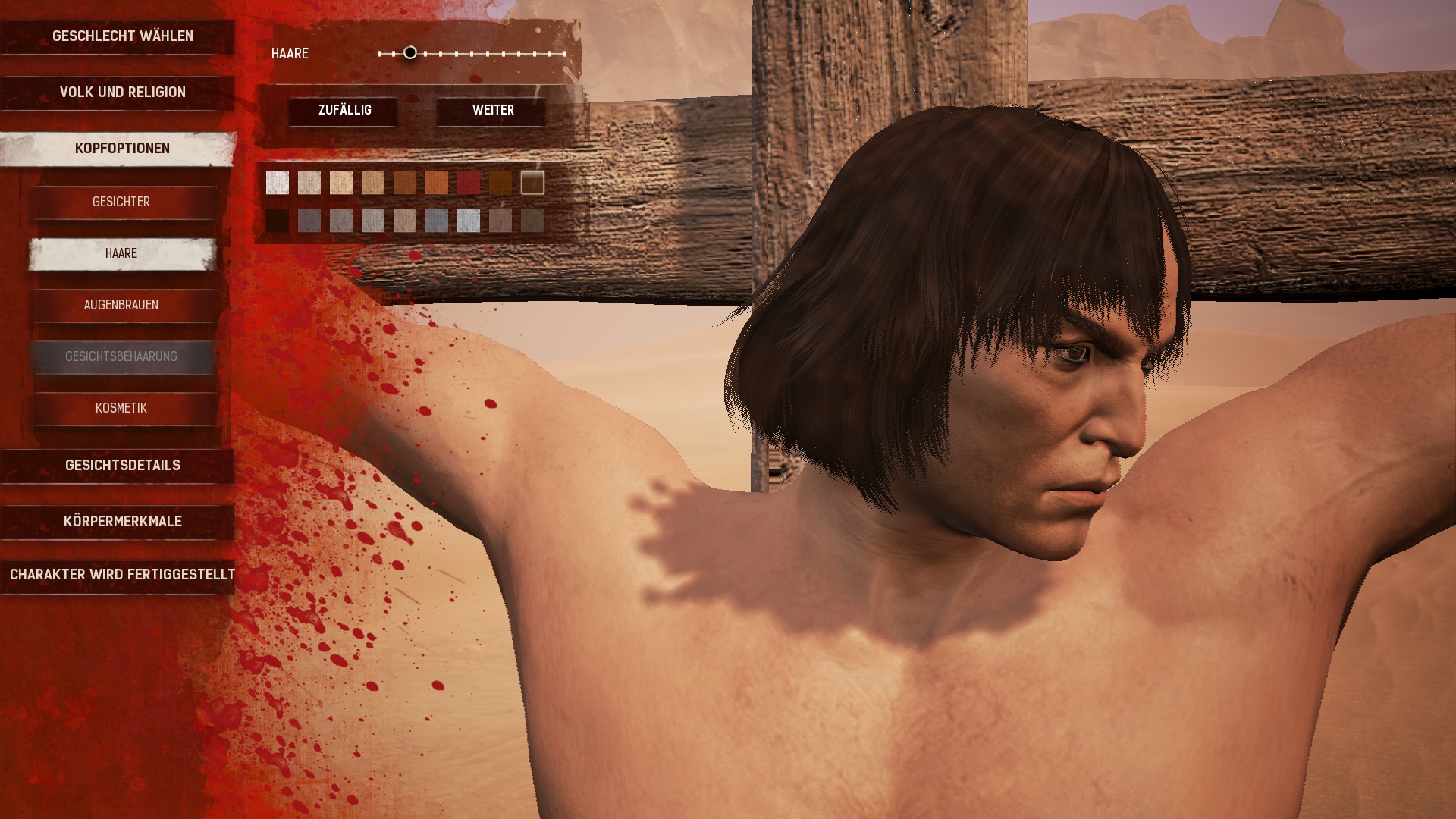Open the Gesichtsdetails section
Image resolution: width=1456 pixels, height=819 pixels.
pos(121,466)
